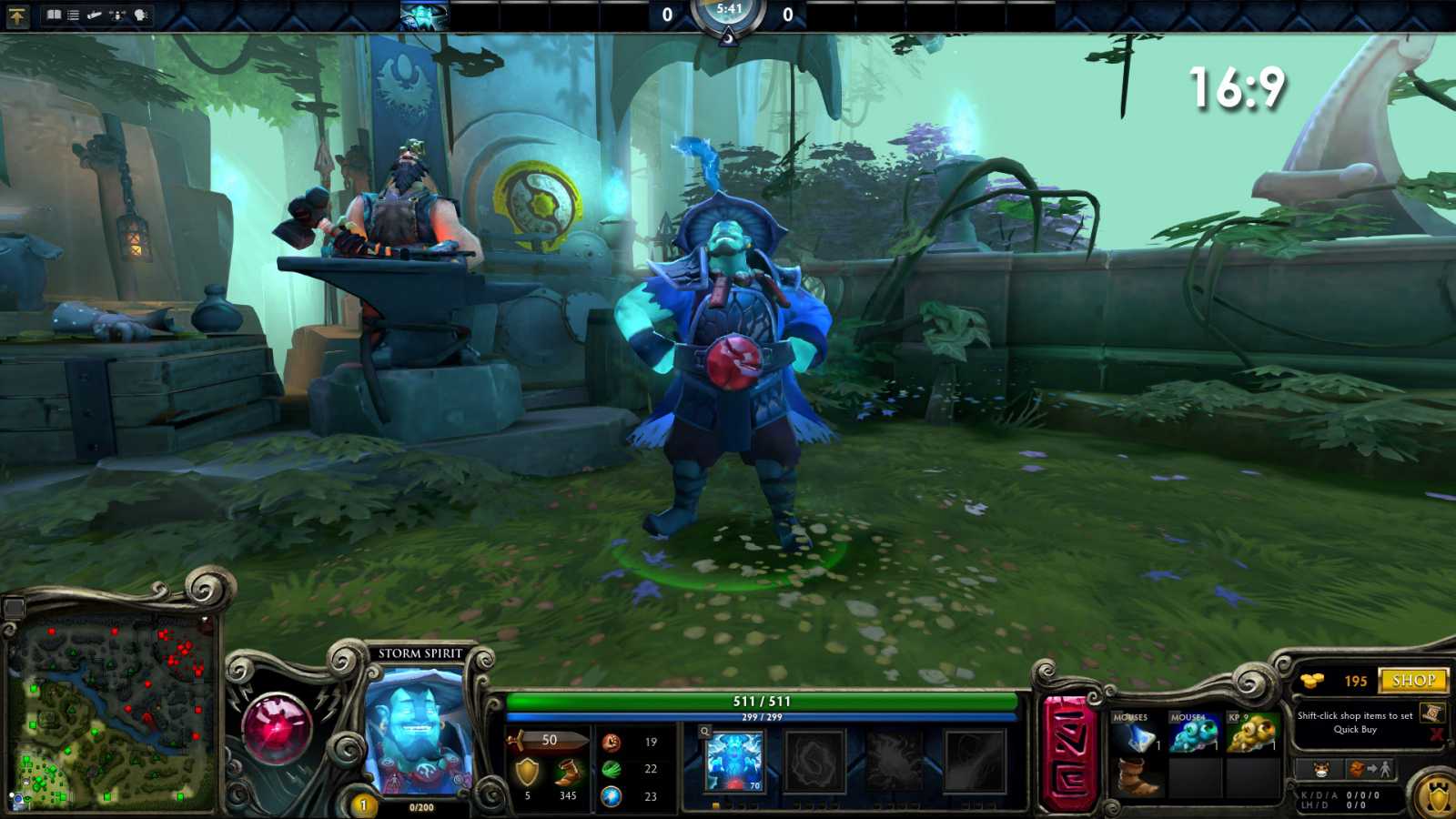Open the talking head chat icon
This screenshot has width=1456, height=819.
(141, 15)
